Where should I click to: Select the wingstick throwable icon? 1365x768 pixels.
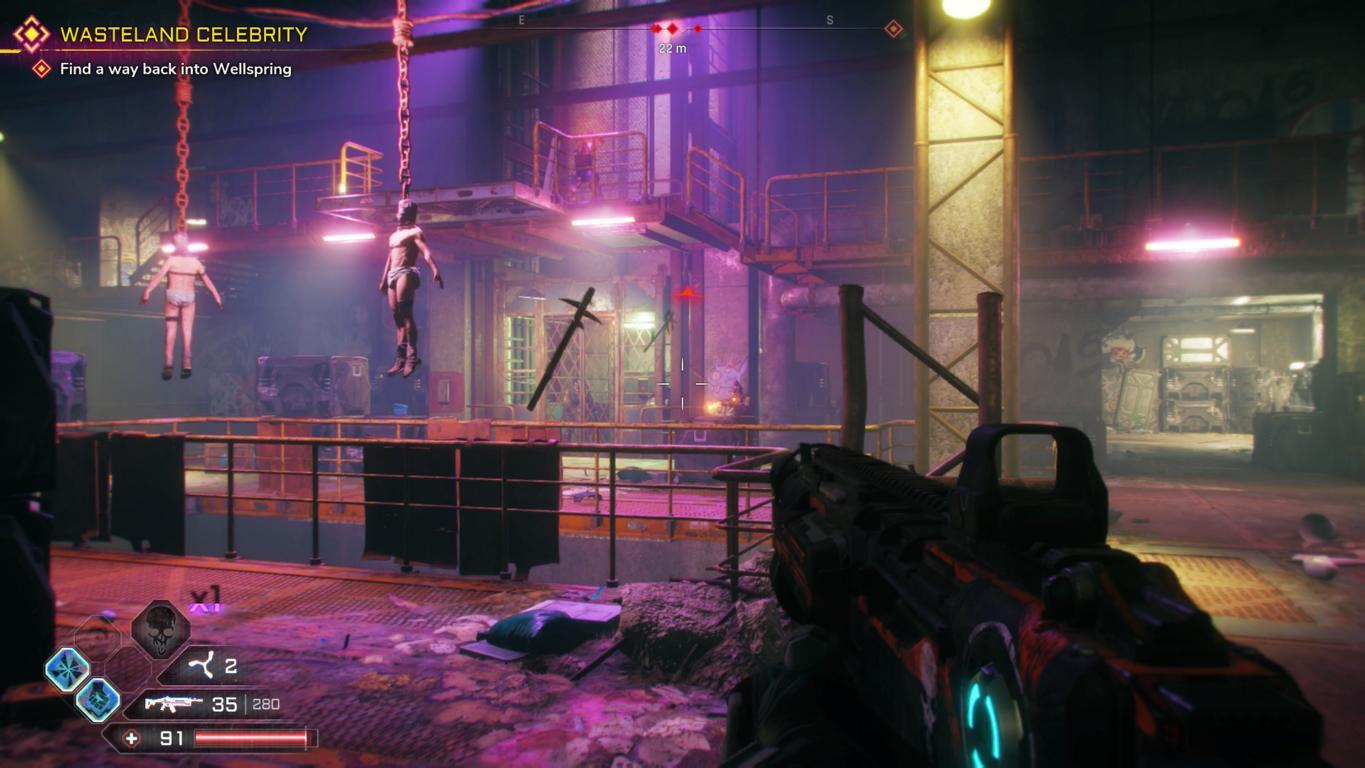[x=202, y=666]
